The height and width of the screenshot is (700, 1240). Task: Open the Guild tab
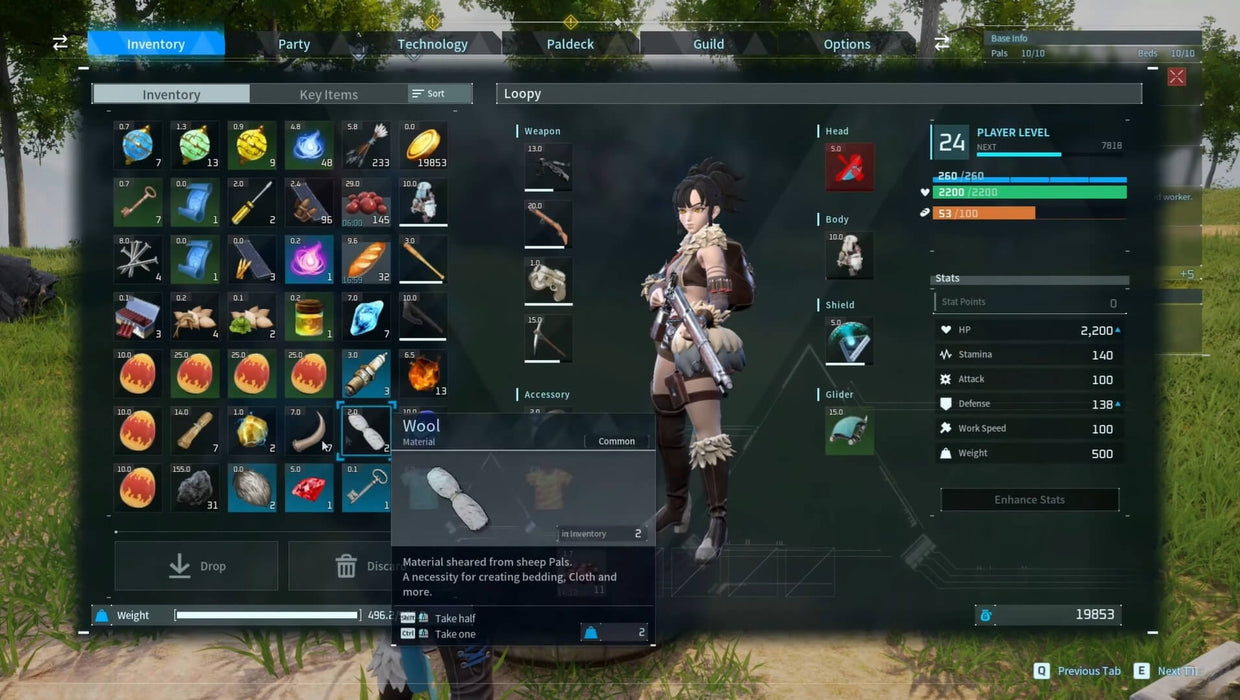point(708,44)
